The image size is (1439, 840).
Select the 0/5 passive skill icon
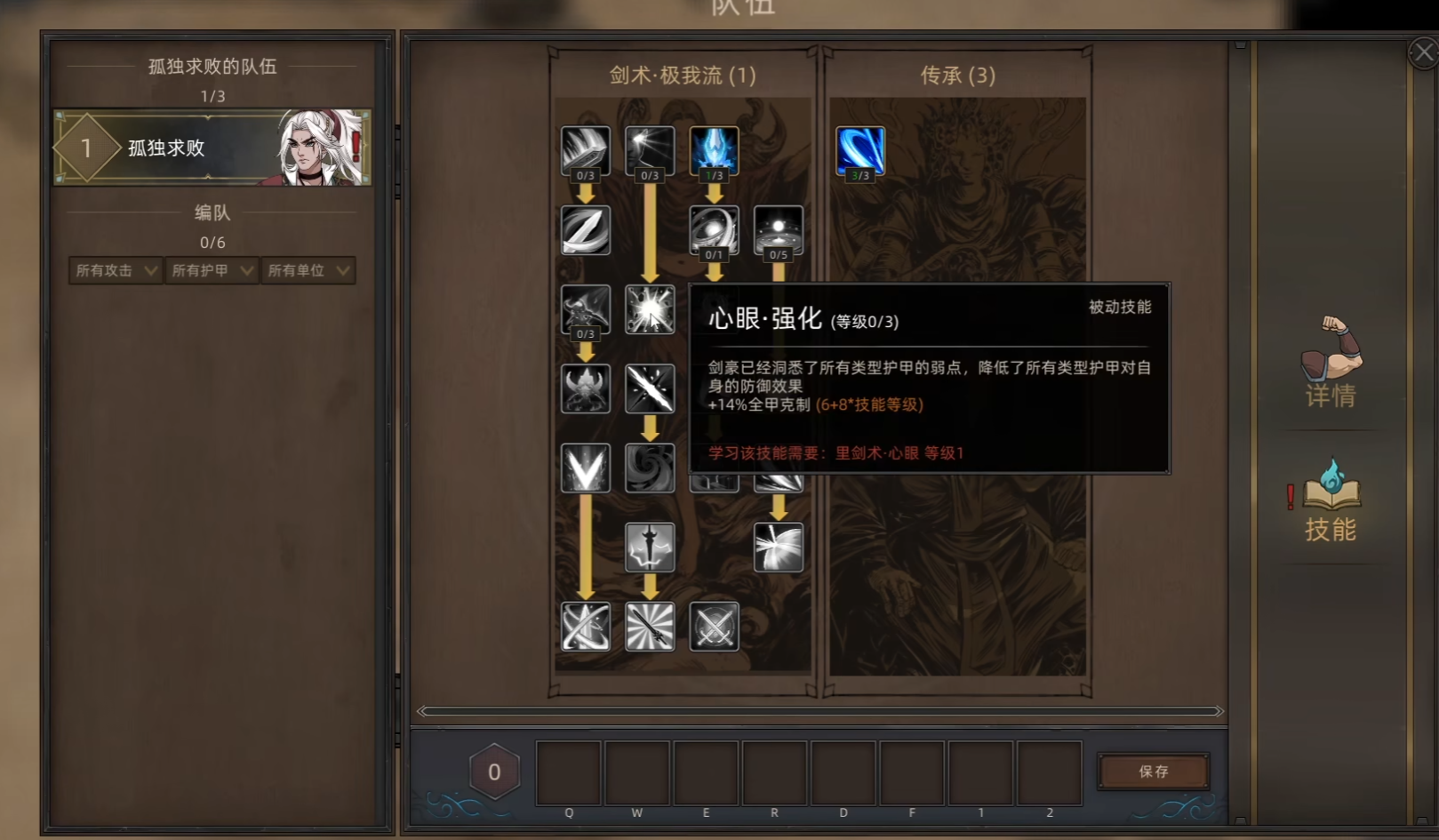pos(778,229)
